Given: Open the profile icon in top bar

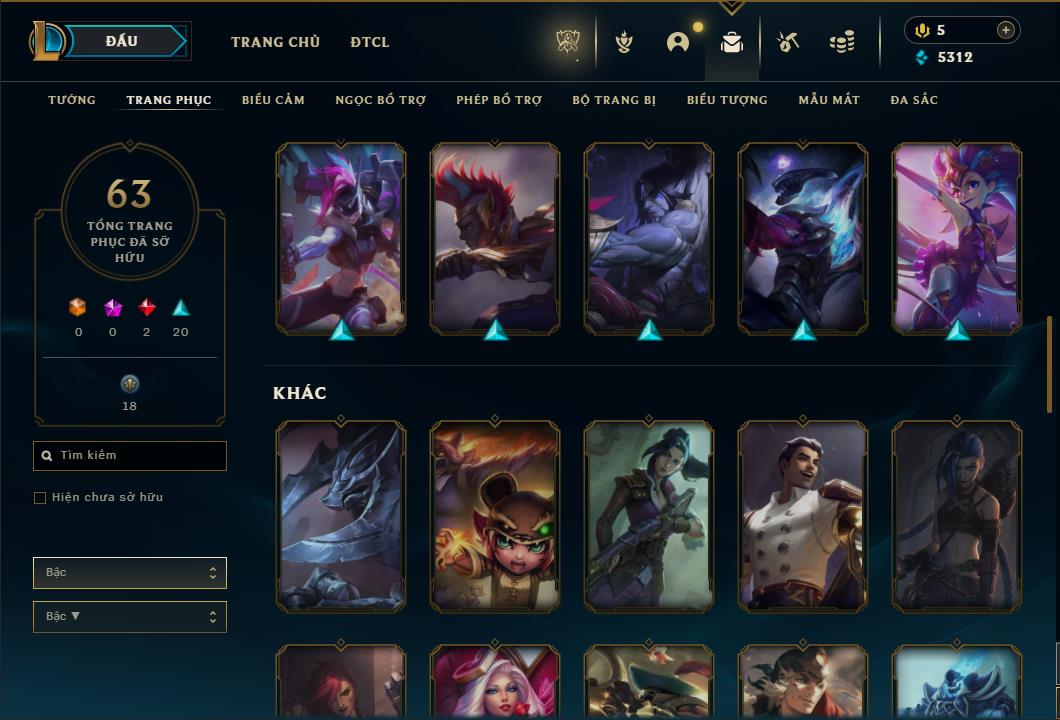Looking at the screenshot, I should pos(678,42).
